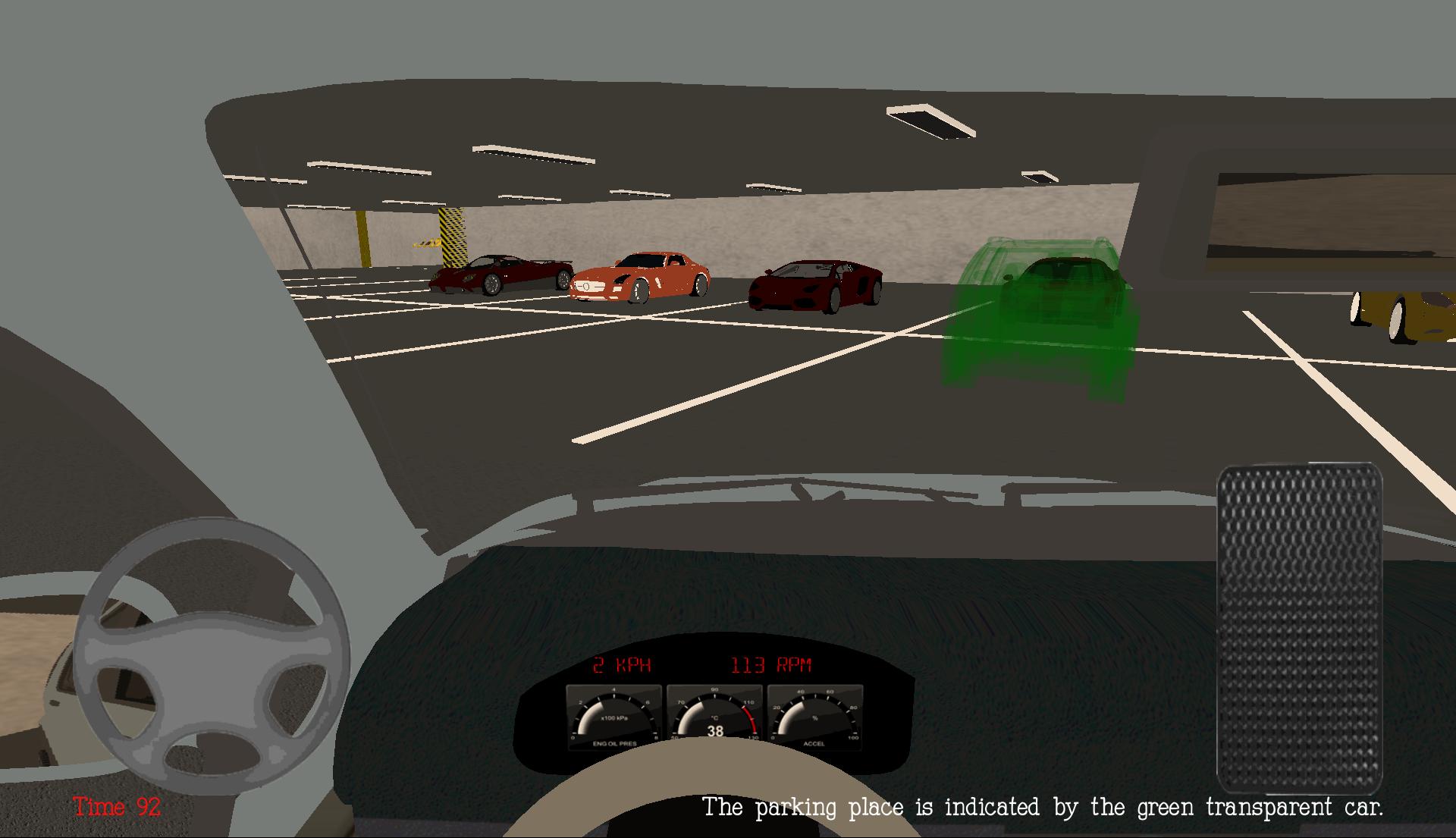This screenshot has height=838, width=1456.
Task: Click the Time 92 counter
Action: [x=115, y=808]
